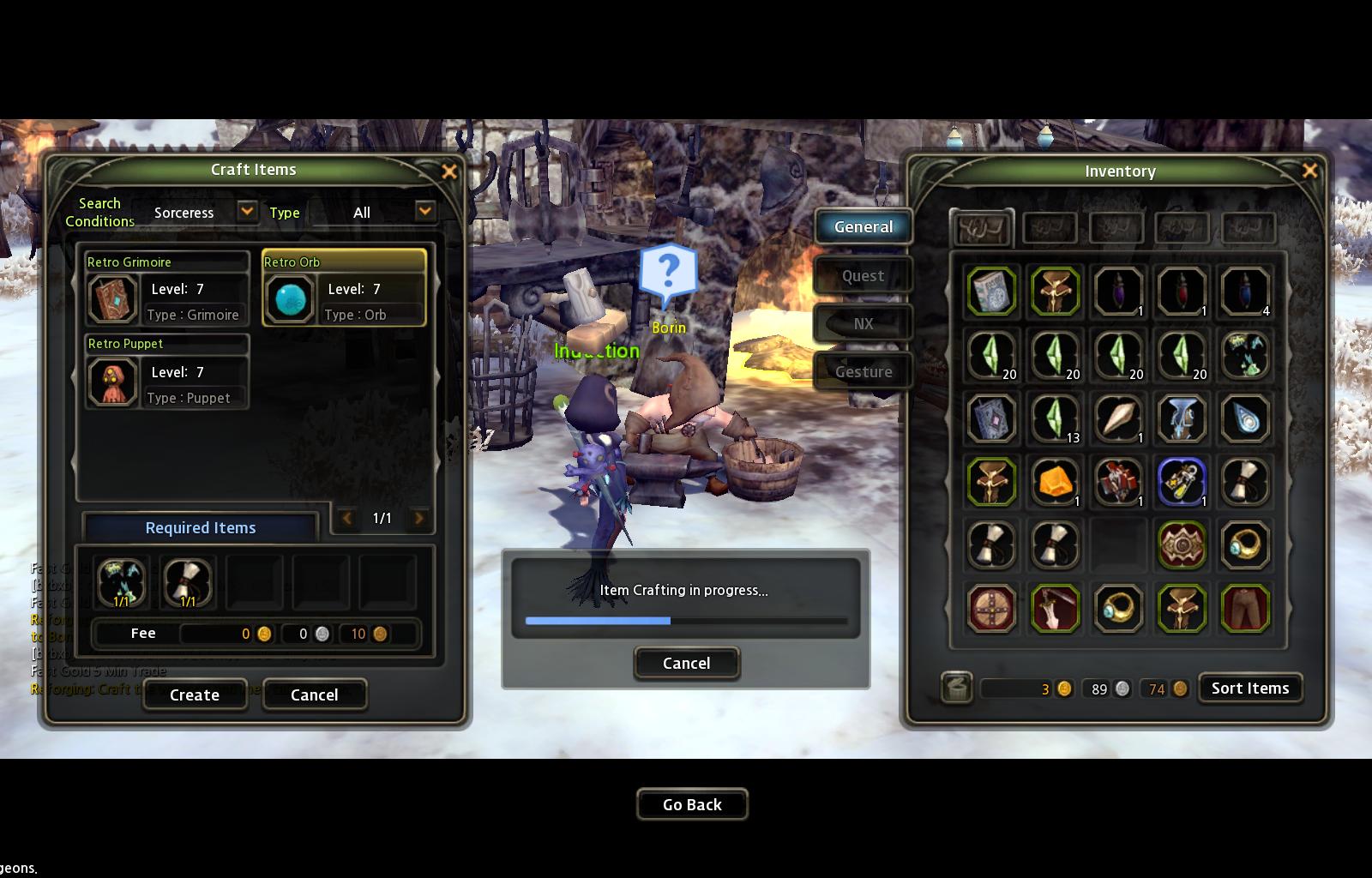This screenshot has width=1372, height=878.
Task: Select the Retro Grimoire recipe
Action: click(x=166, y=288)
